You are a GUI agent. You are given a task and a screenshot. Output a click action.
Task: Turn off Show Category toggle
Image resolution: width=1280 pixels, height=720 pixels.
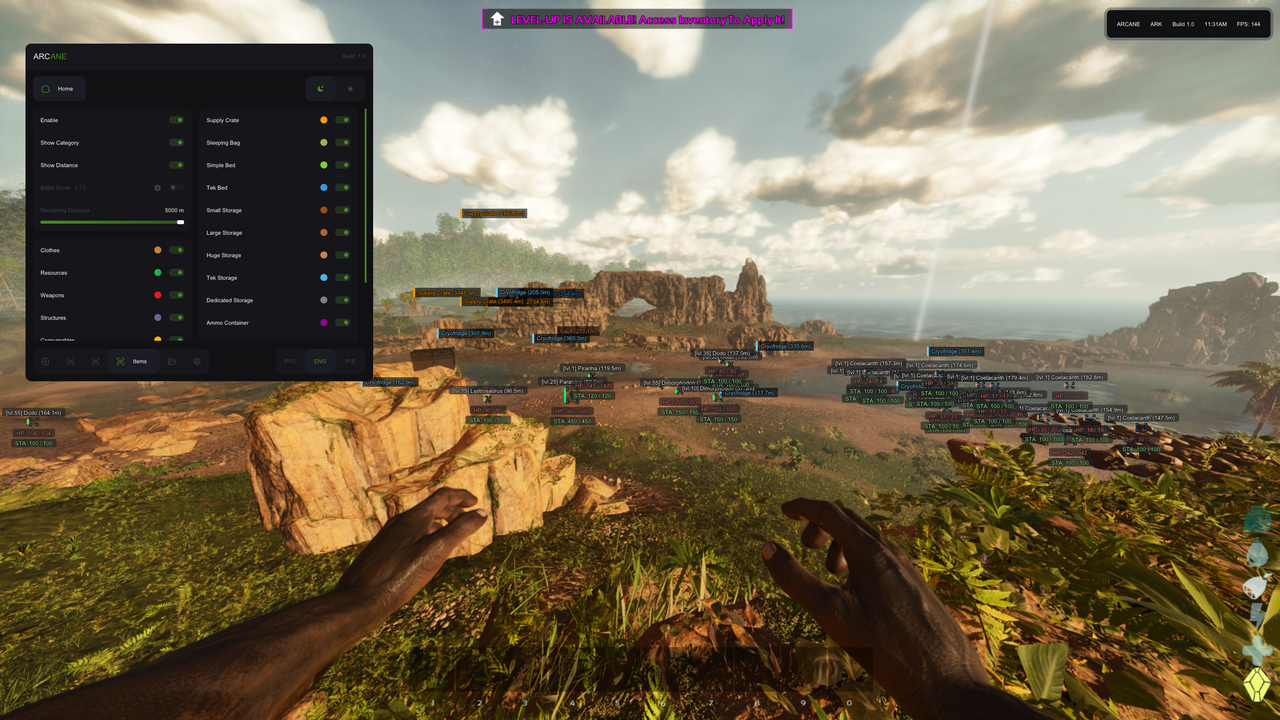pyautogui.click(x=176, y=143)
